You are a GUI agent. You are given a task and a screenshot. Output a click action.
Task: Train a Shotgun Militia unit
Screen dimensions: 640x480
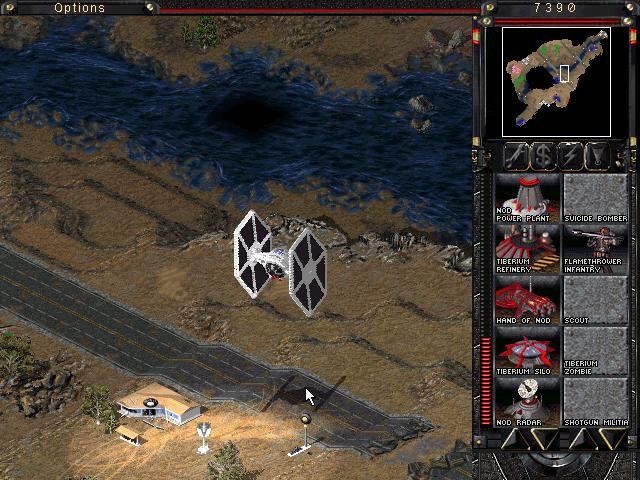coord(596,402)
